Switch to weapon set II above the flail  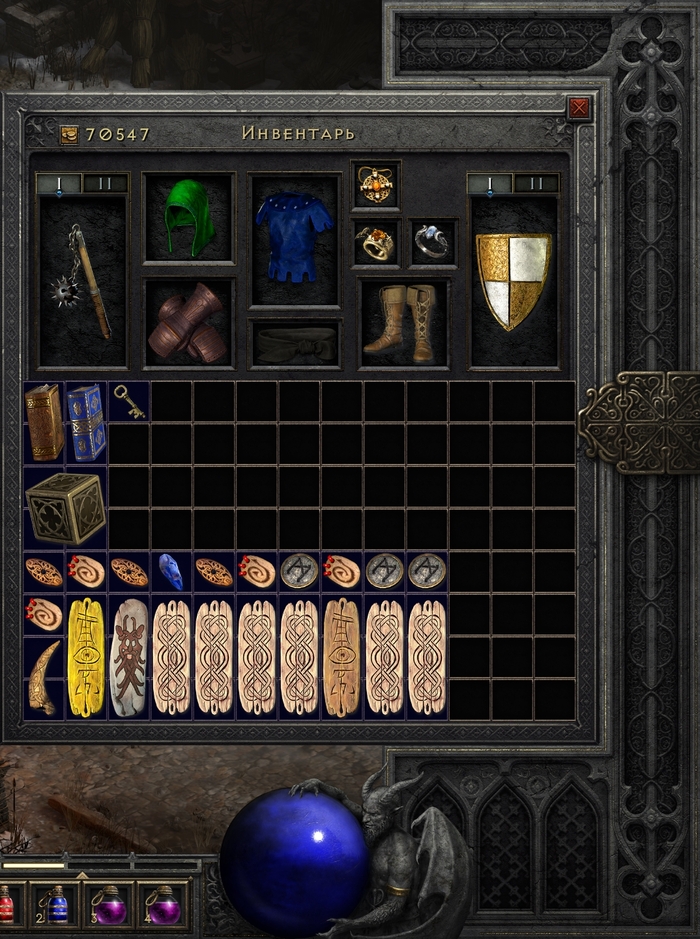105,183
